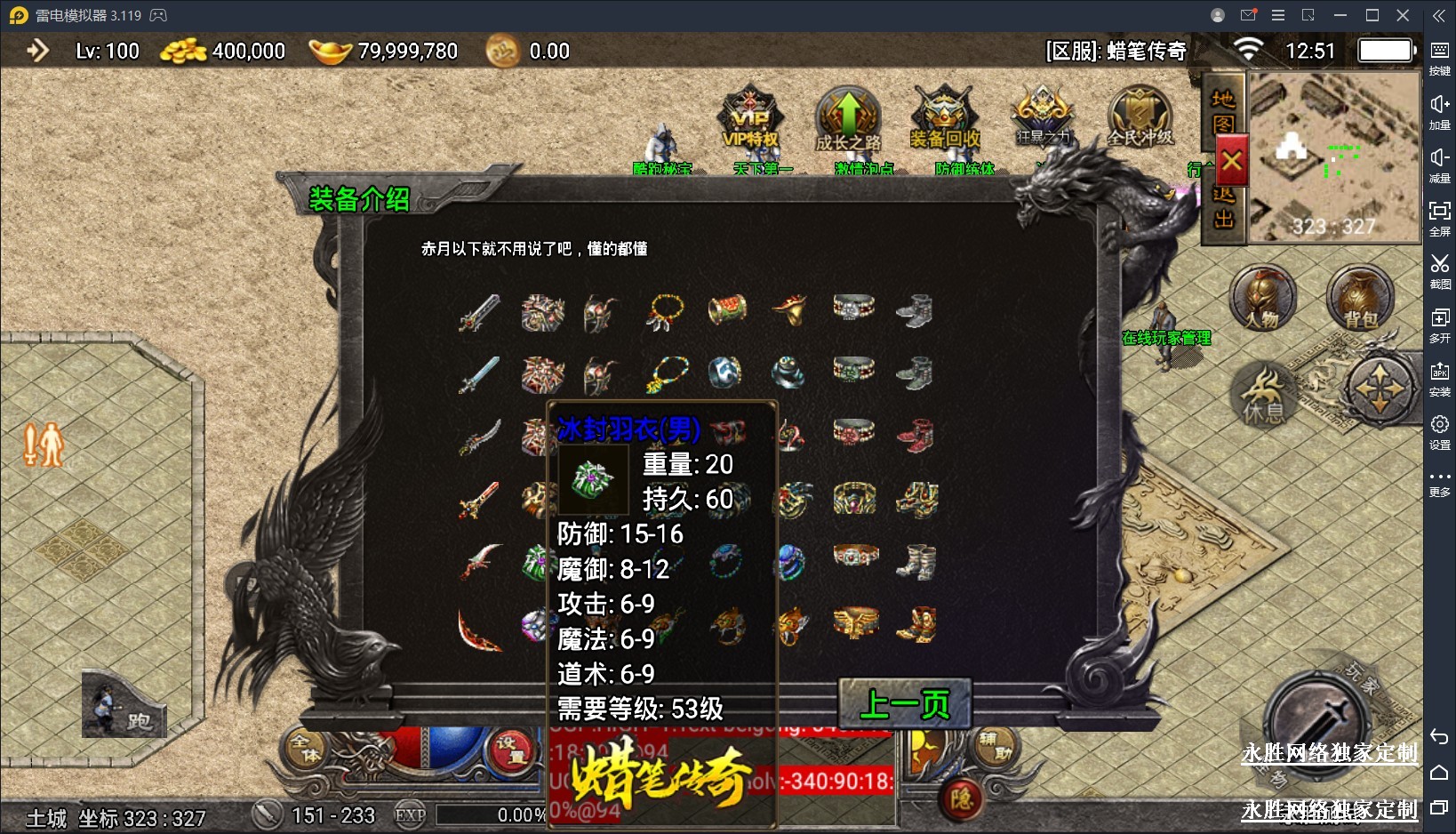Activate the 休息 rest button

1263,396
